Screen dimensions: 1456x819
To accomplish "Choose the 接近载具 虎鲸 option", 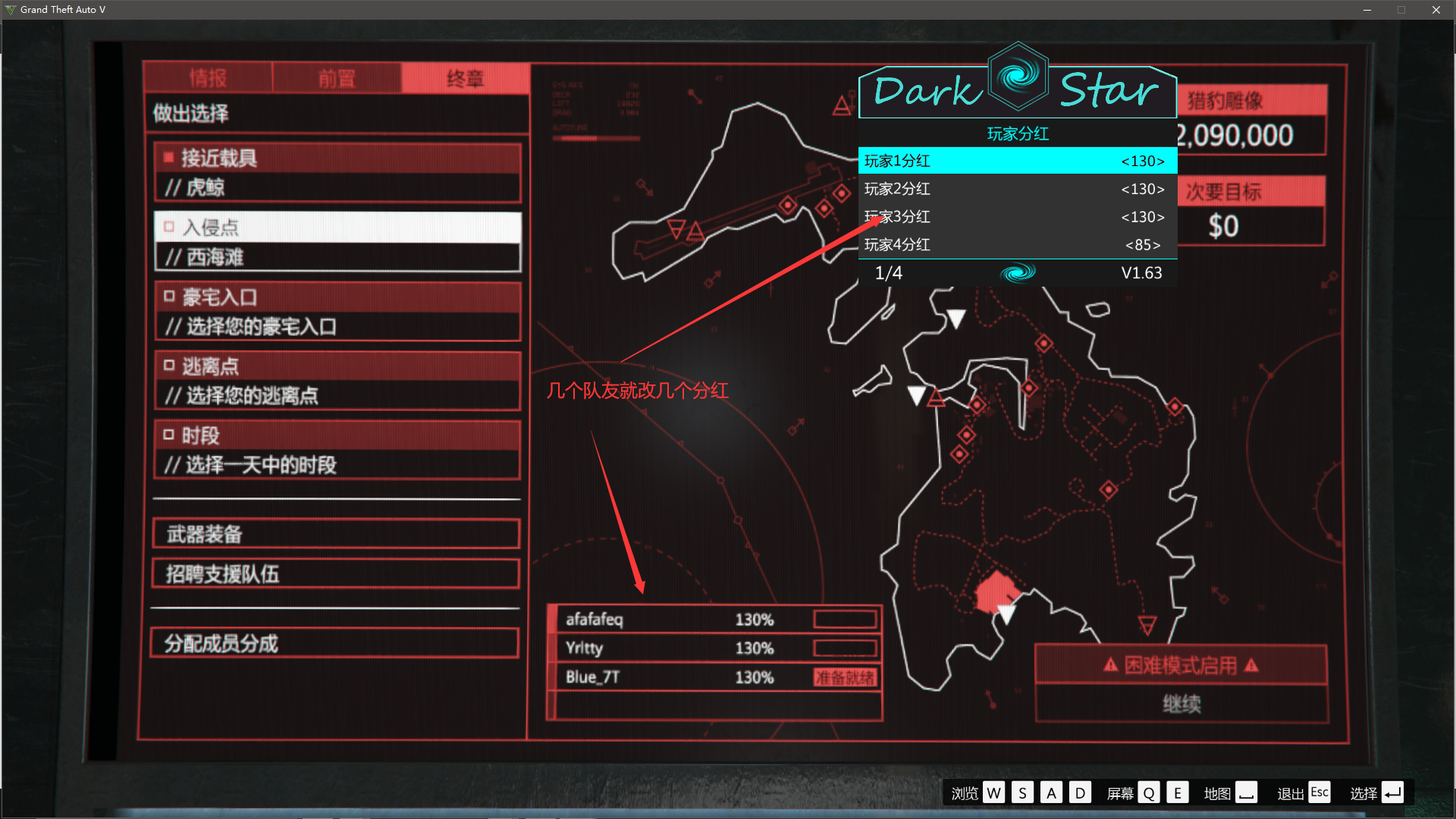I will 337,173.
